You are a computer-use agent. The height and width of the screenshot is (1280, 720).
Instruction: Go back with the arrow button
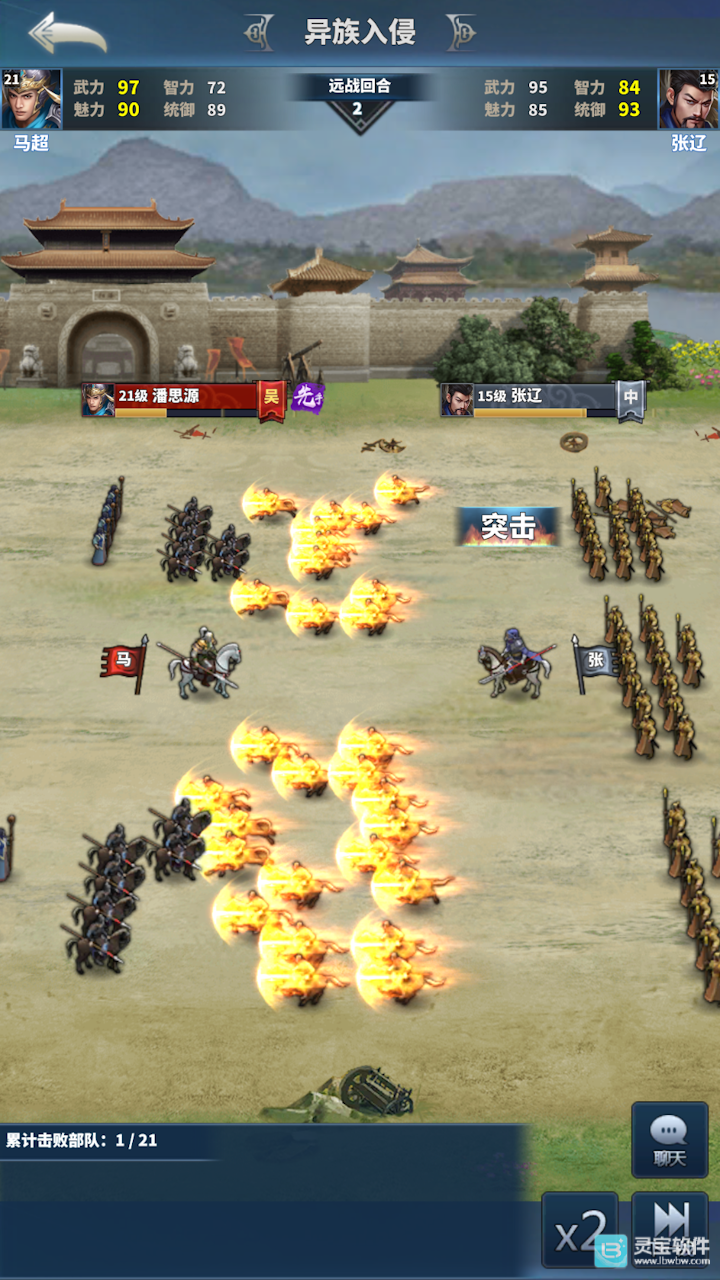(68, 34)
